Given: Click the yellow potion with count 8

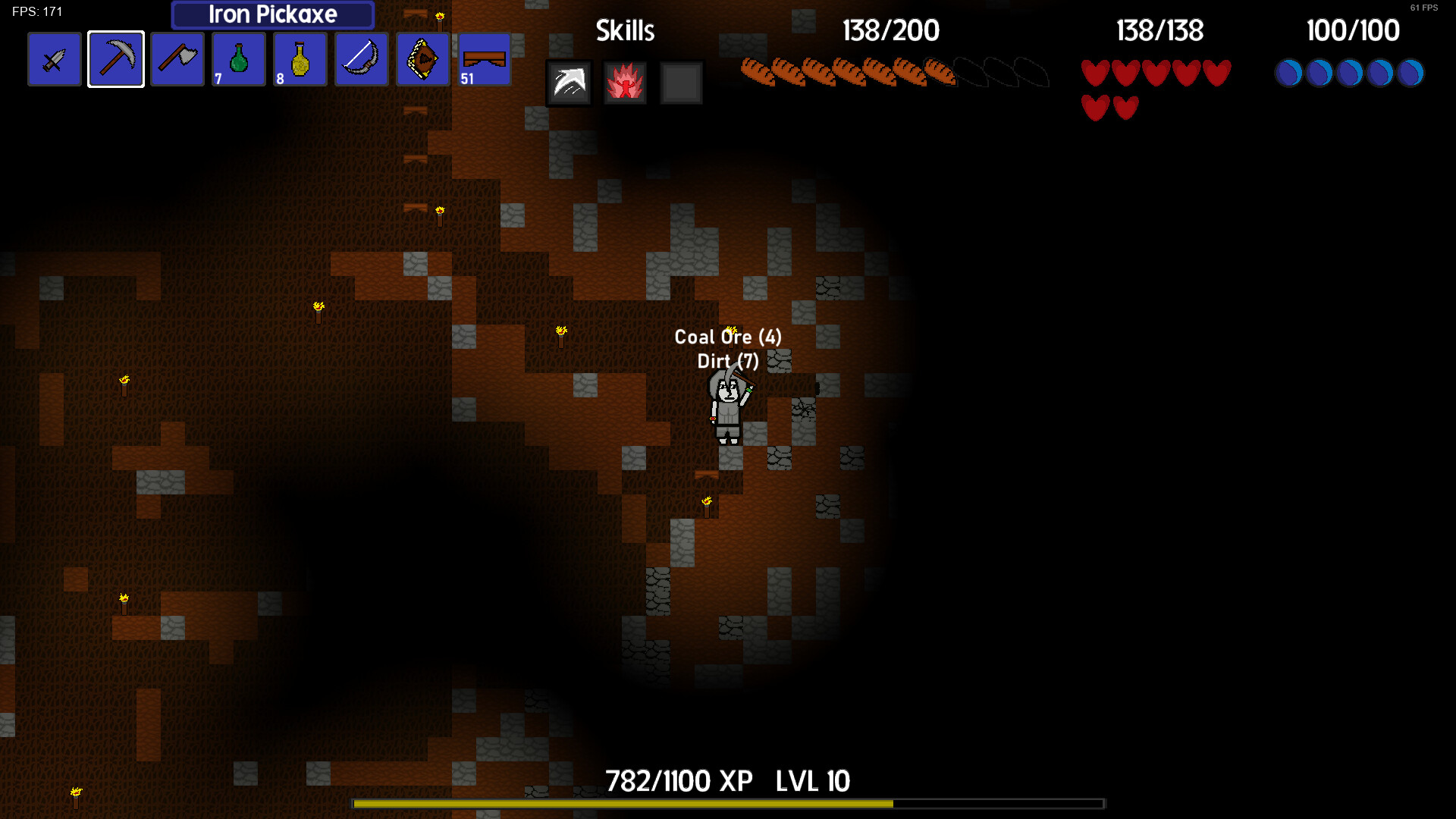Looking at the screenshot, I should [x=300, y=58].
